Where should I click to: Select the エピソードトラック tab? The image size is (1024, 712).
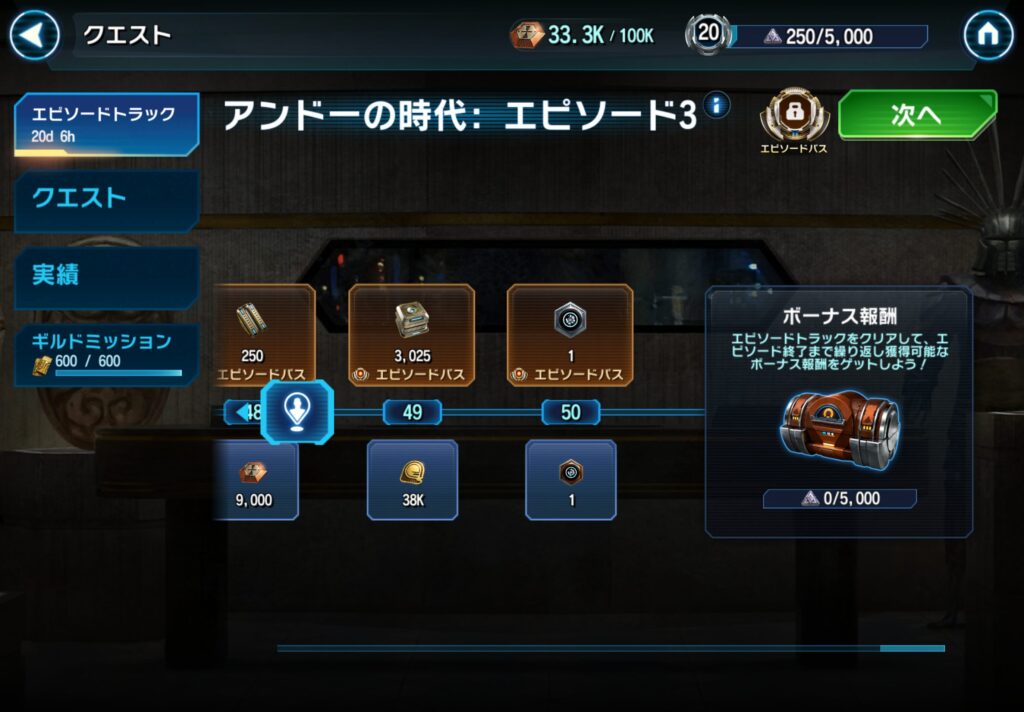[105, 124]
